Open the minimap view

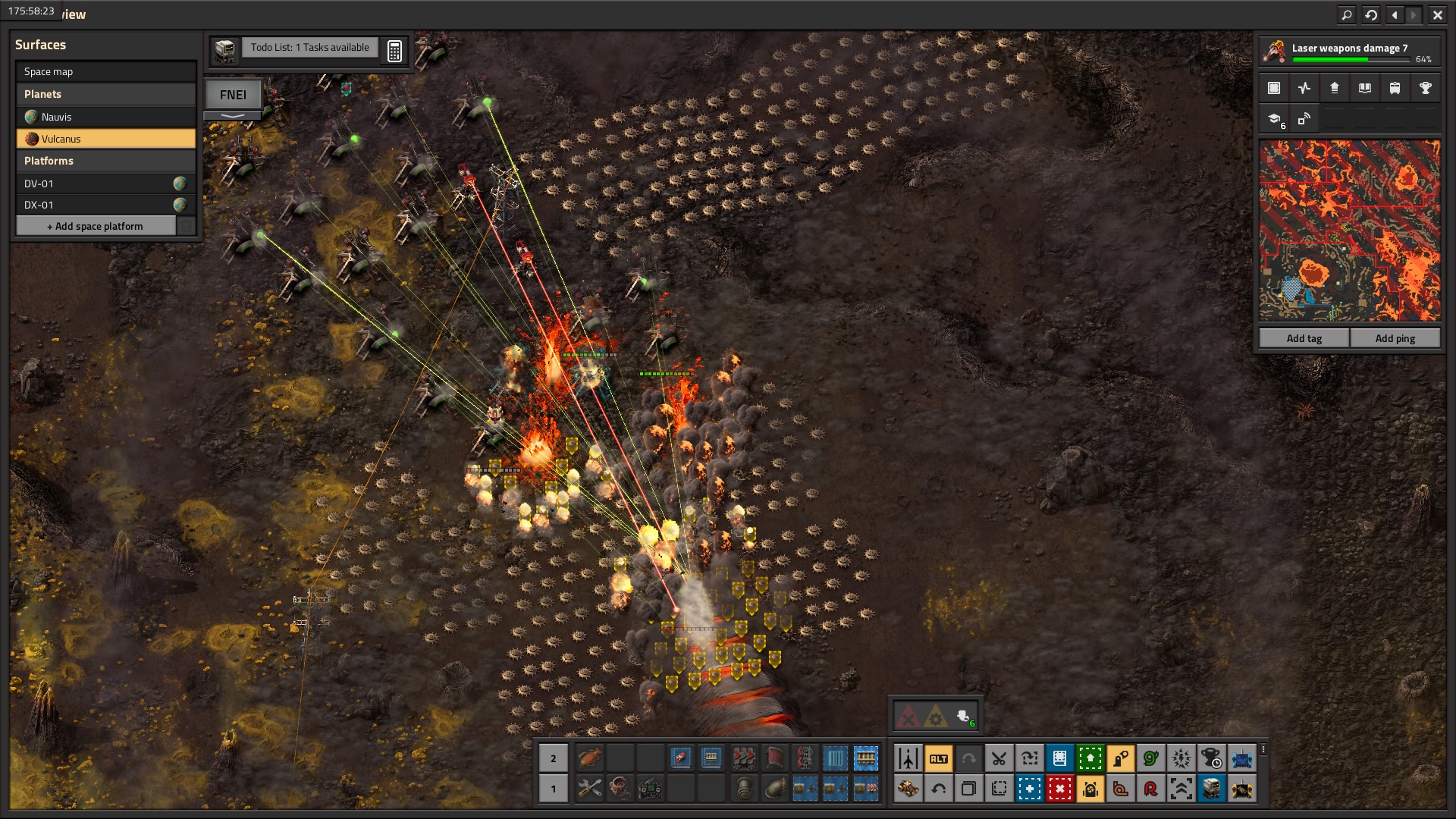pyautogui.click(x=1349, y=231)
